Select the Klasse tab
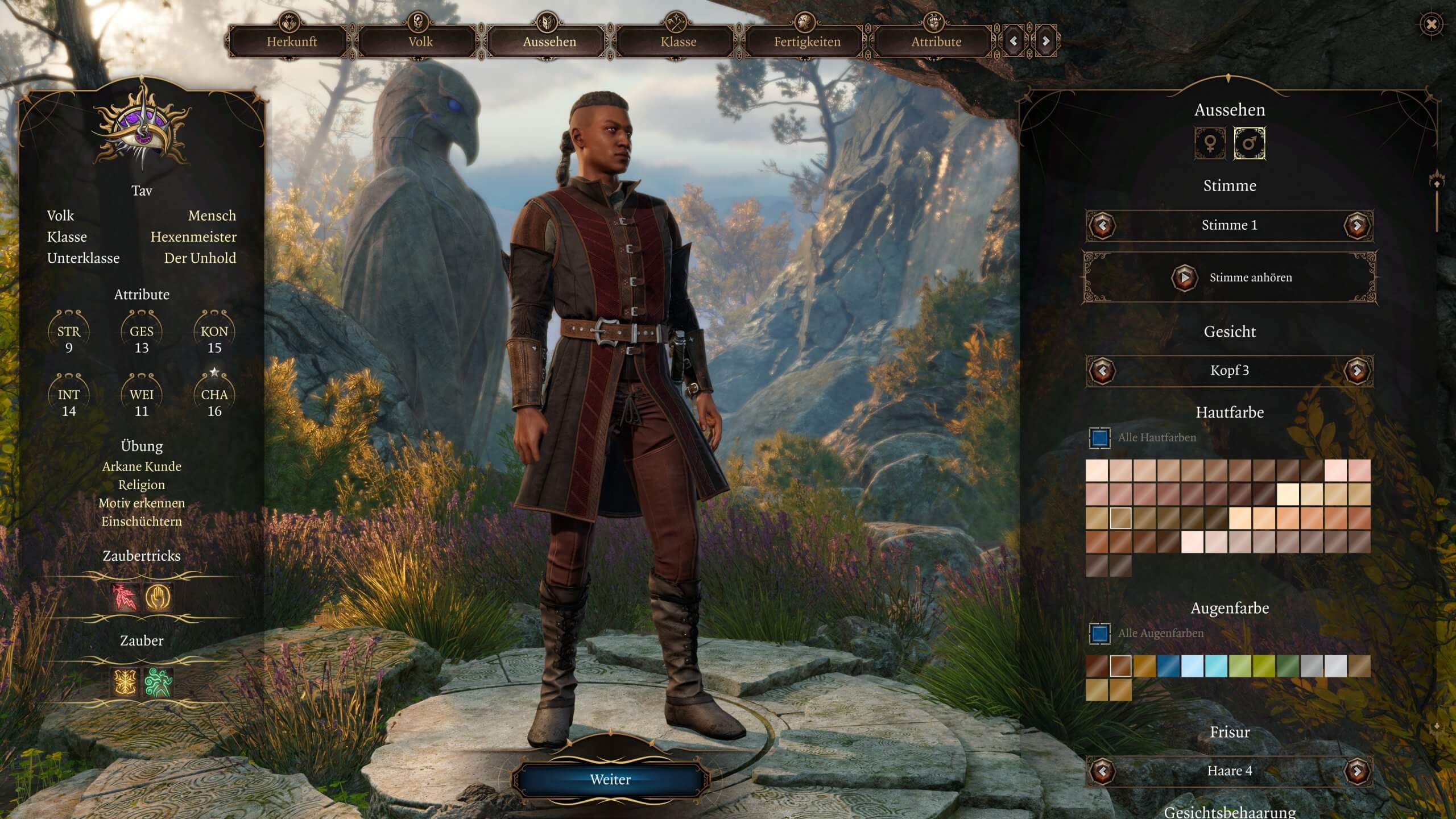Image resolution: width=1456 pixels, height=819 pixels. click(678, 42)
